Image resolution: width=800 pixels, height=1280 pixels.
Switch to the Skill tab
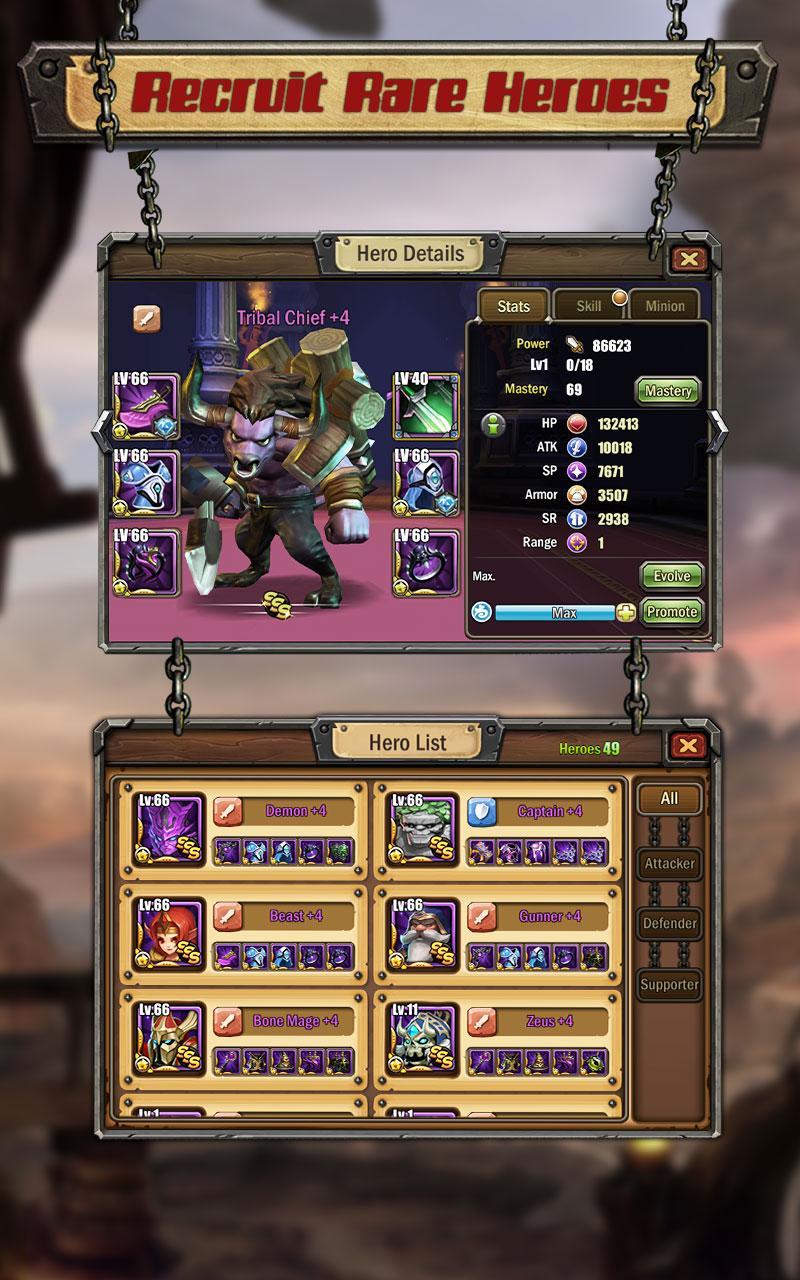coord(589,306)
